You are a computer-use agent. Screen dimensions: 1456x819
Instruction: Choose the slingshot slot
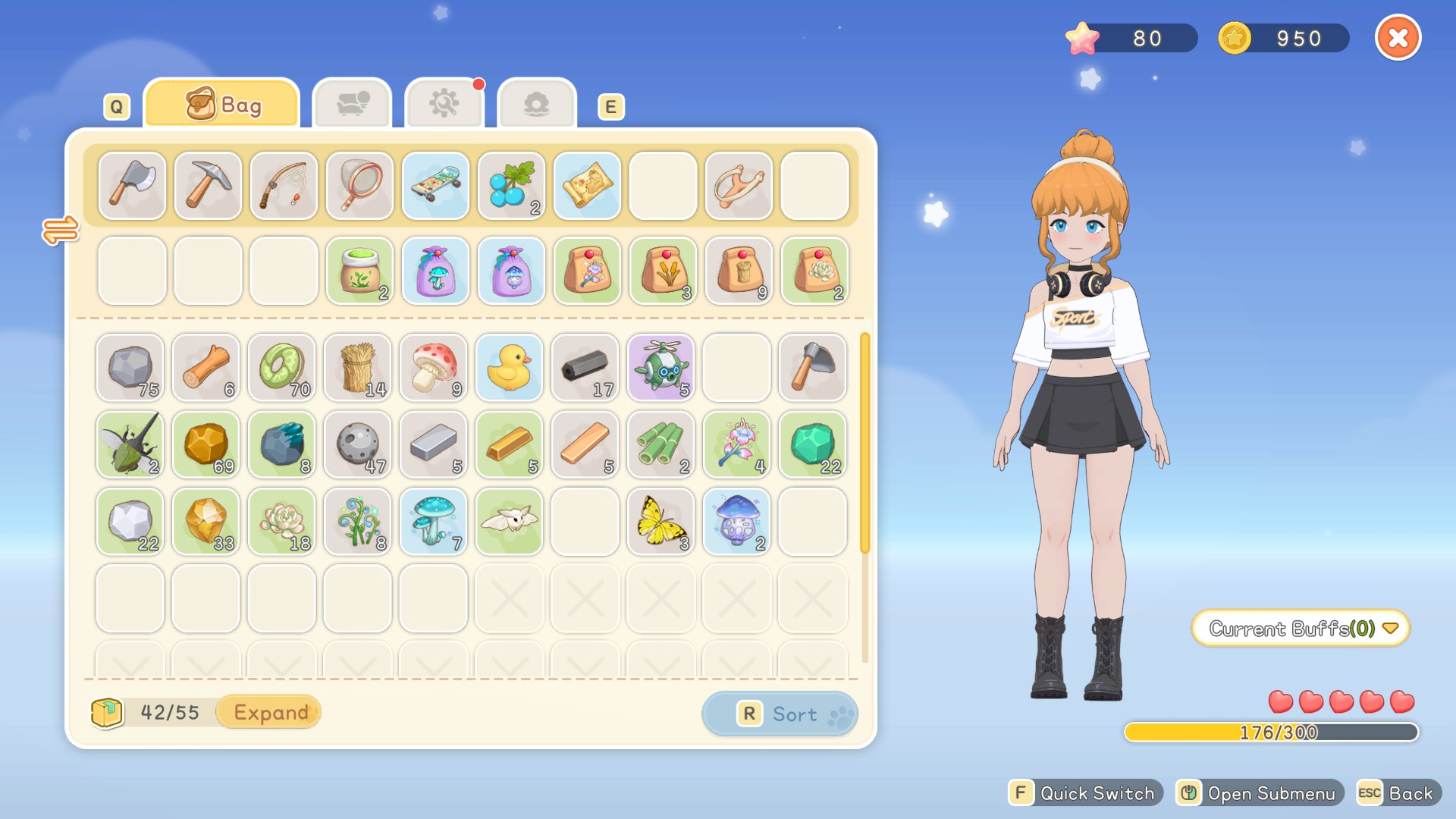739,186
